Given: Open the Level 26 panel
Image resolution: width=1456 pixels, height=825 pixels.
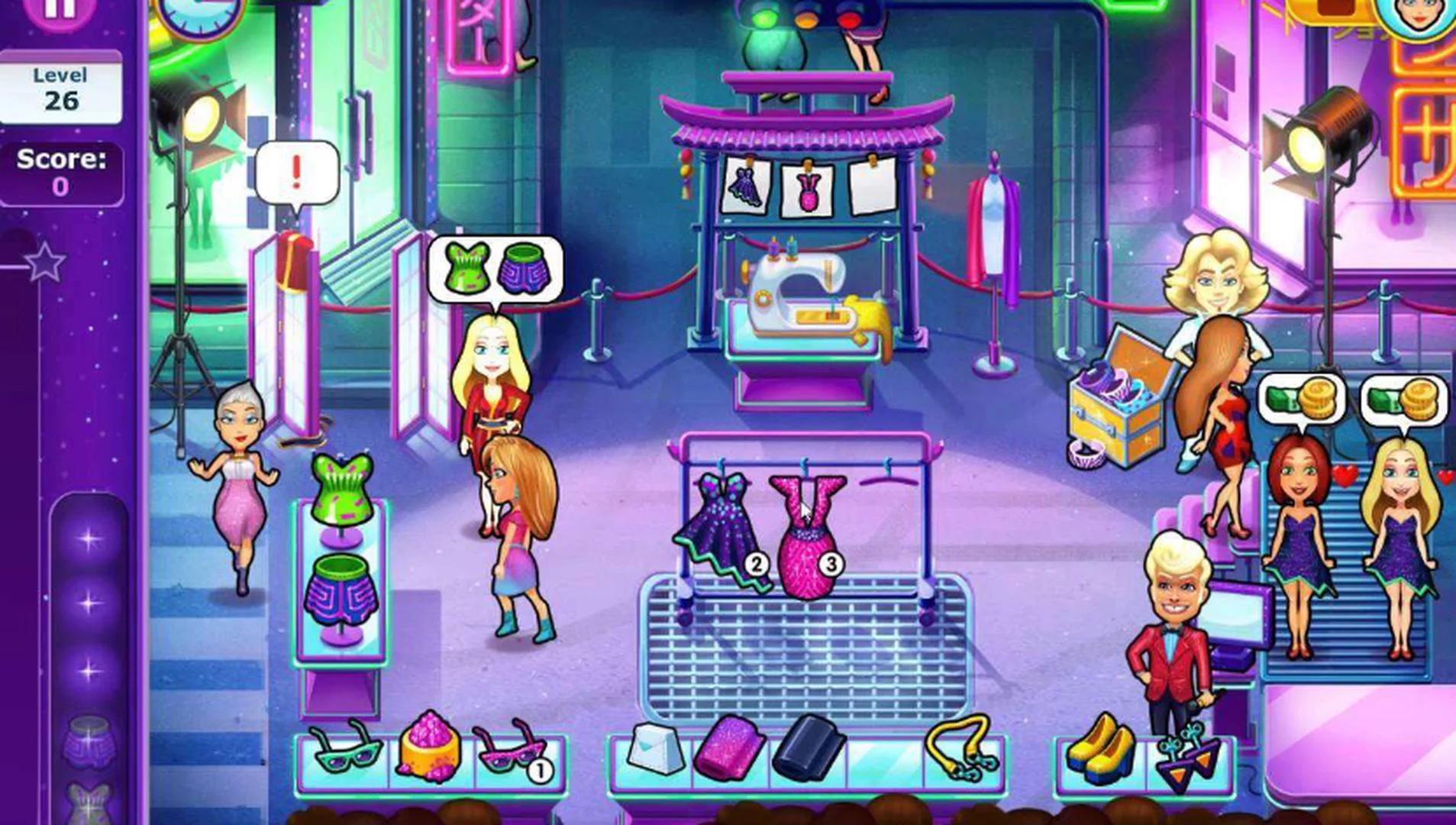Looking at the screenshot, I should (x=63, y=86).
